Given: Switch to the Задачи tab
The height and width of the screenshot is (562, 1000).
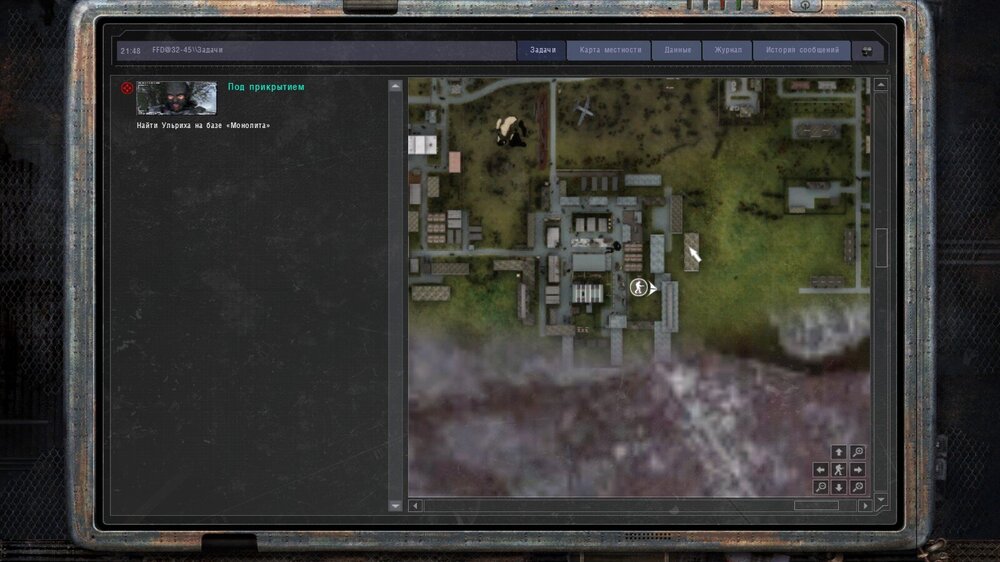Looking at the screenshot, I should click(x=542, y=50).
